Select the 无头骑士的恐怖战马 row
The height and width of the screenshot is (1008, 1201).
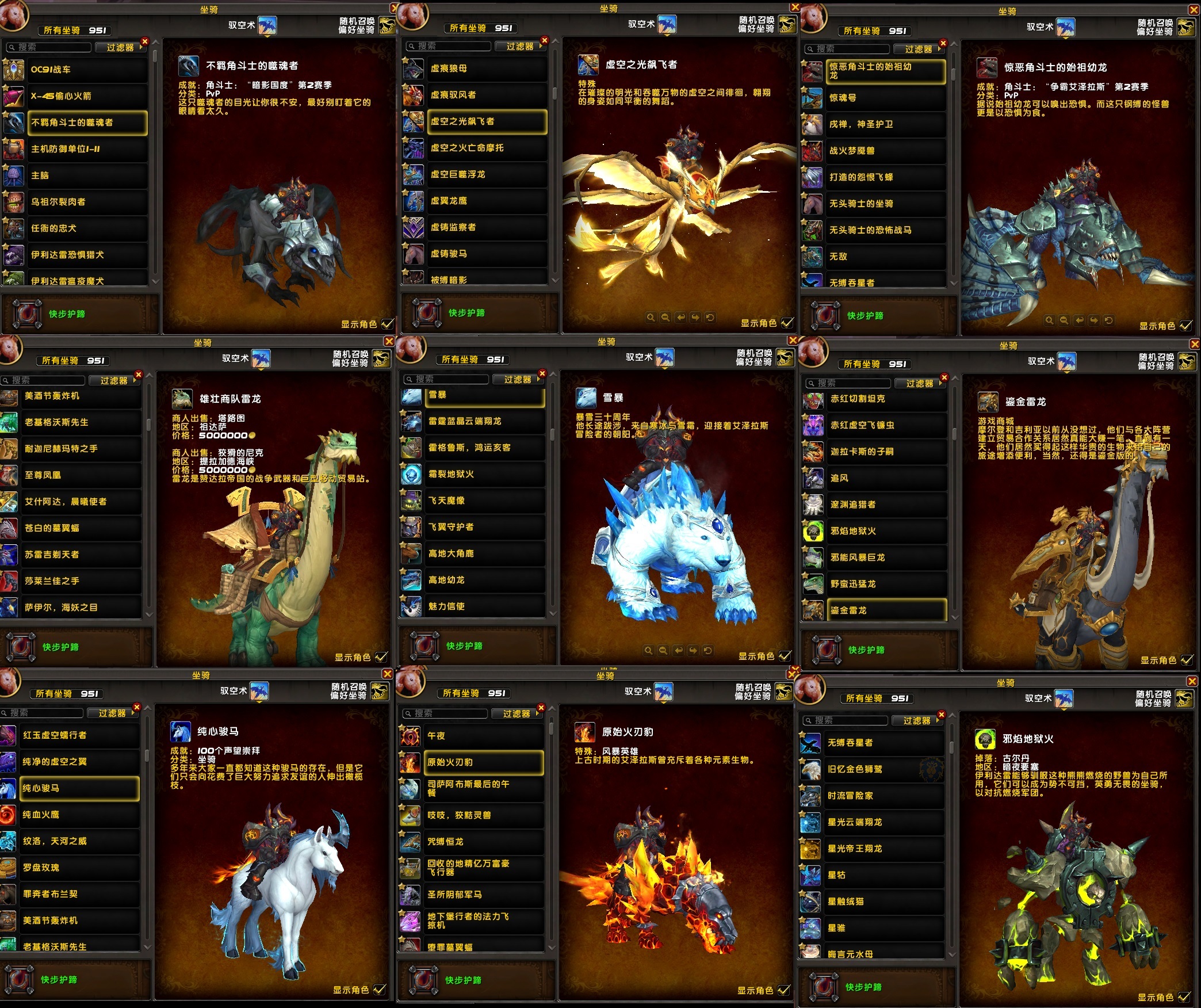[885, 230]
